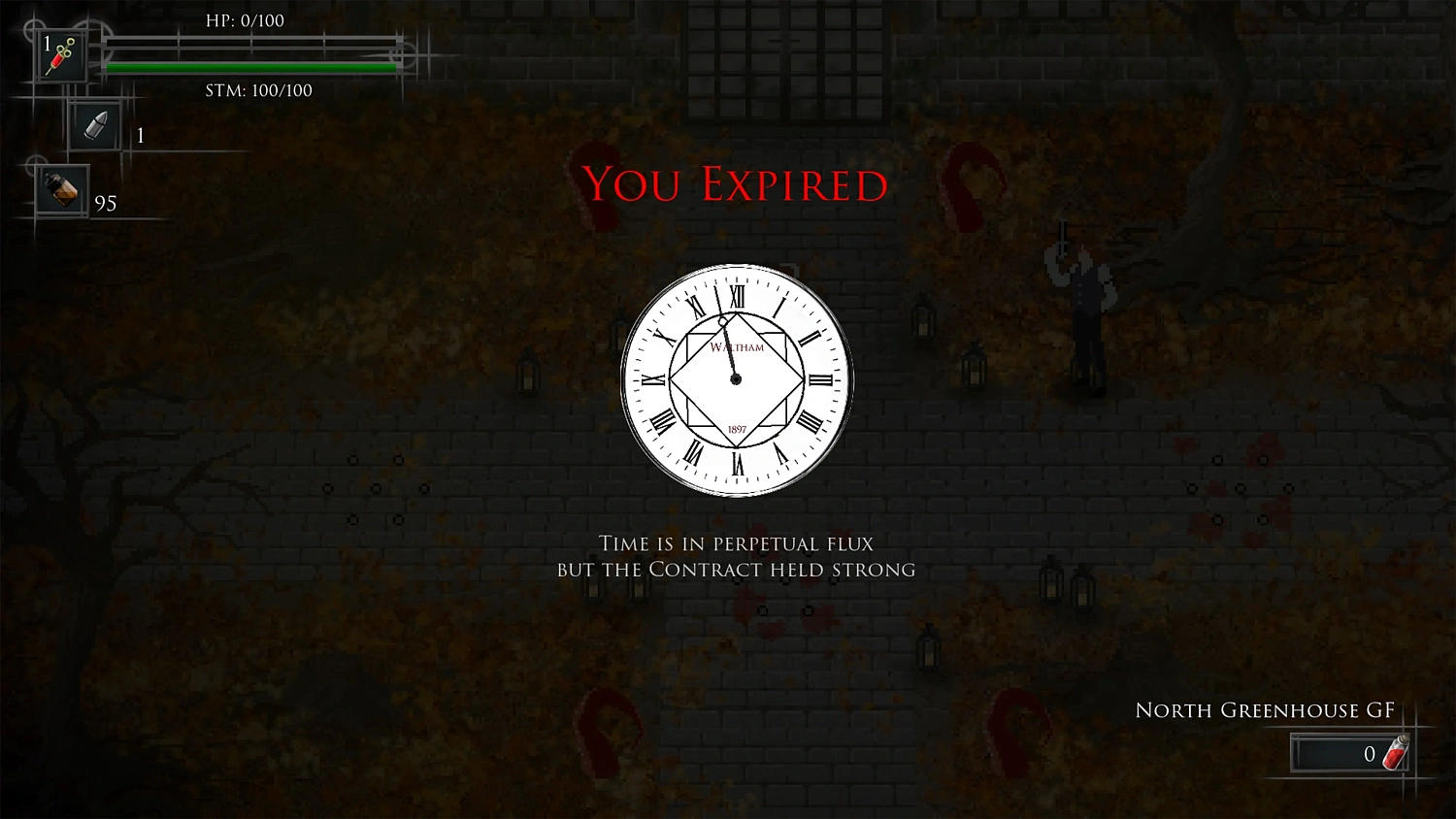Click the pocket watch clock face
The image size is (1456, 819).
click(x=736, y=378)
